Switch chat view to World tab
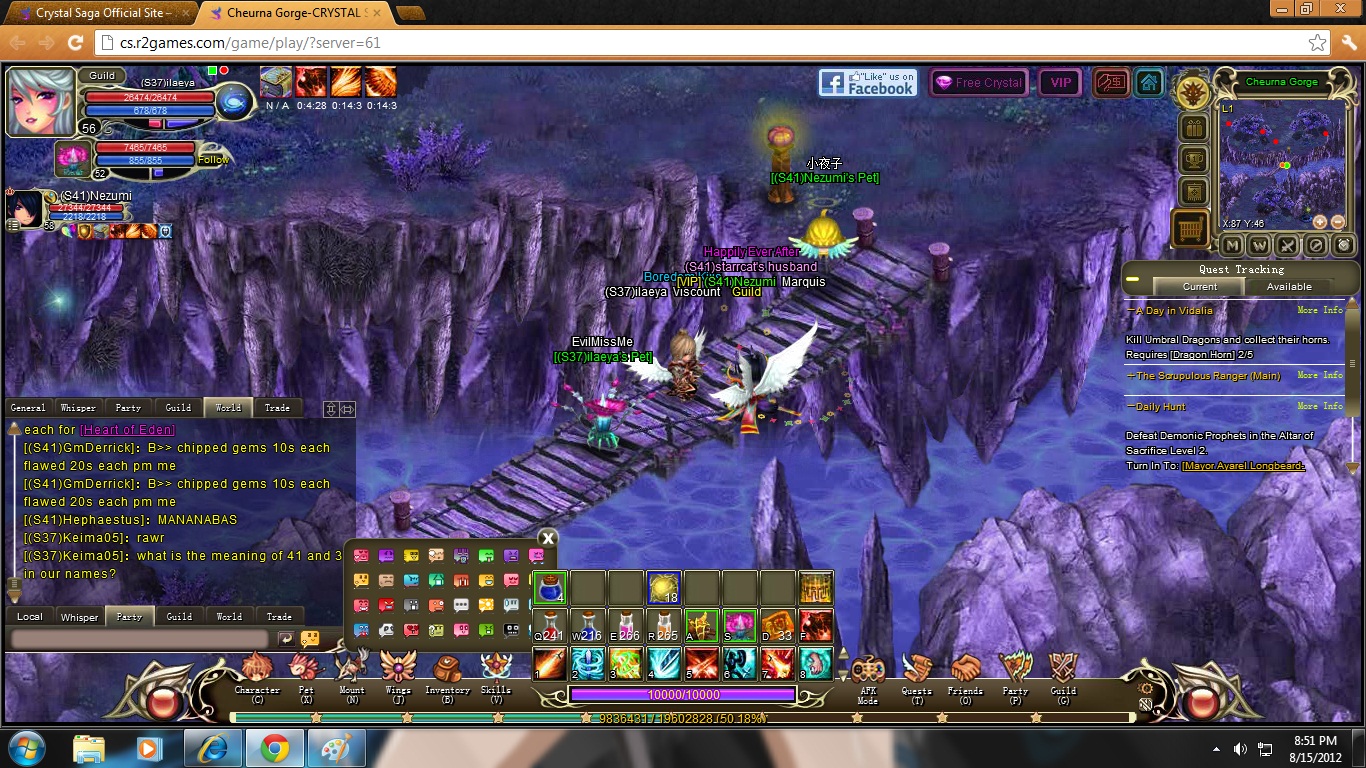This screenshot has height=768, width=1366. pyautogui.click(x=228, y=407)
